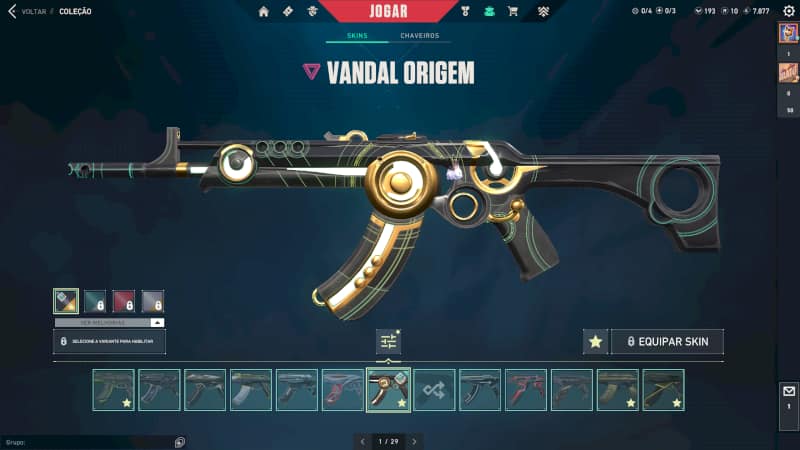This screenshot has width=800, height=450.
Task: Go back using the Voltar arrow
Action: [x=11, y=12]
